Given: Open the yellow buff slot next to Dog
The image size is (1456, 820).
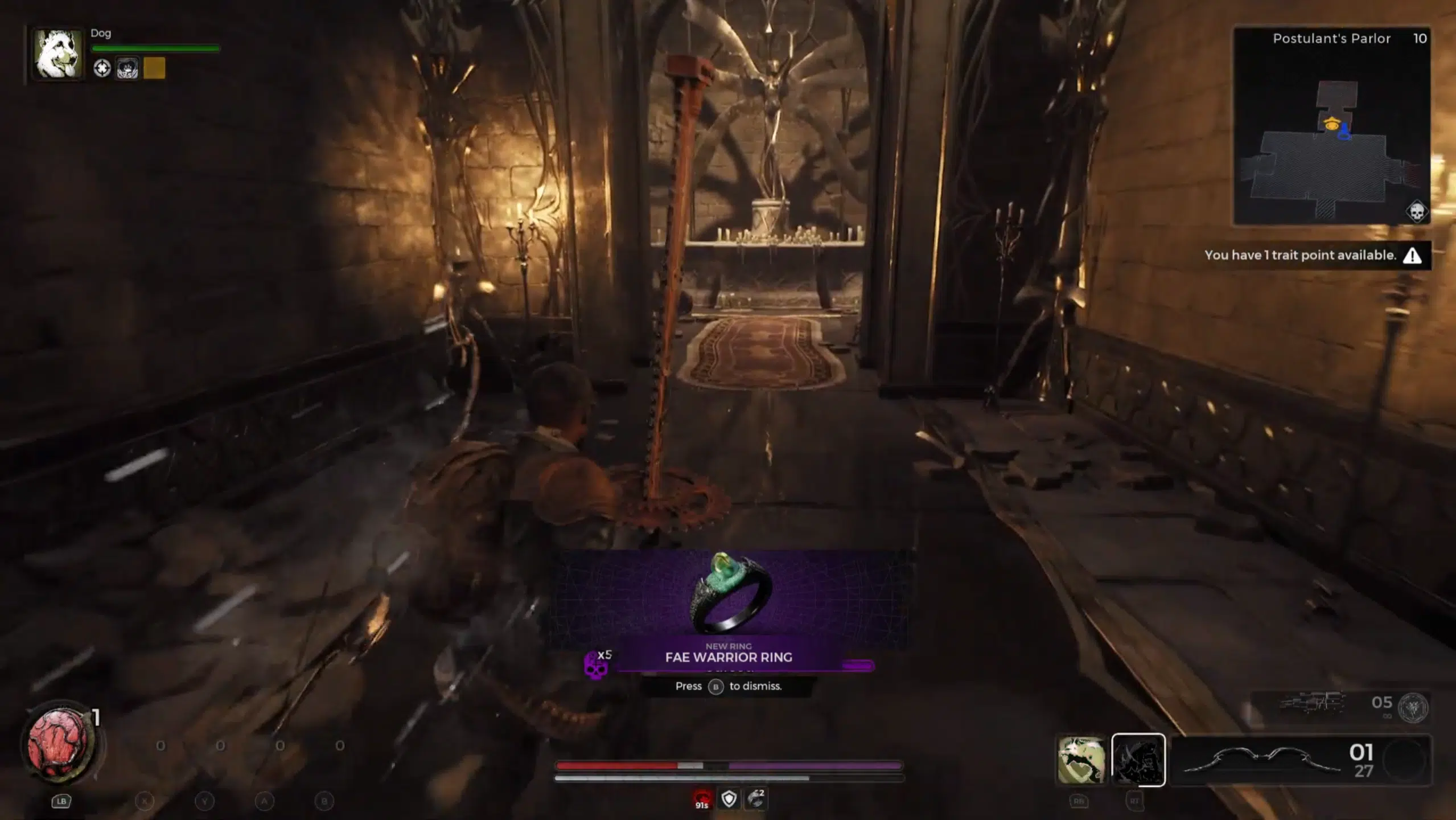Looking at the screenshot, I should point(154,69).
